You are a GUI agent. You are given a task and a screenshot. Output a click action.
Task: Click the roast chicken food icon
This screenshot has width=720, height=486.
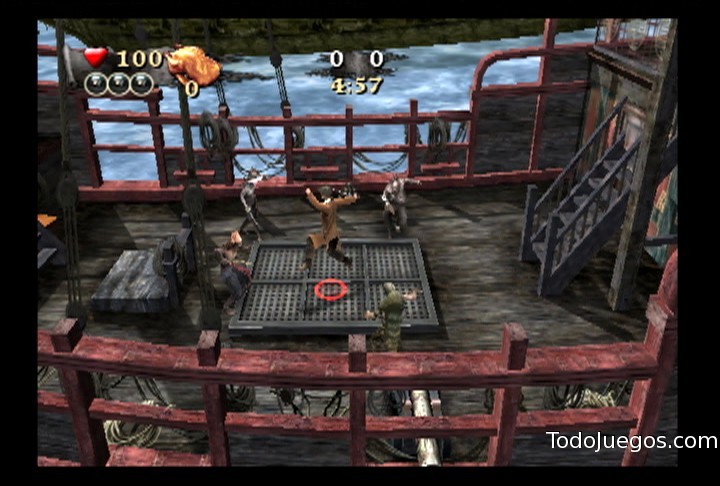pos(194,65)
